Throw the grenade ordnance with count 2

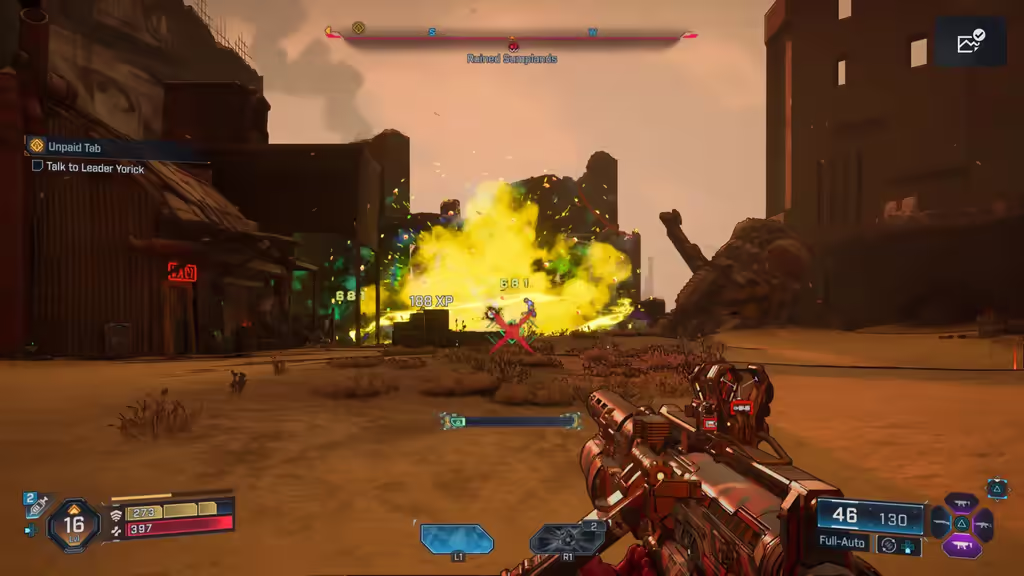(x=567, y=539)
